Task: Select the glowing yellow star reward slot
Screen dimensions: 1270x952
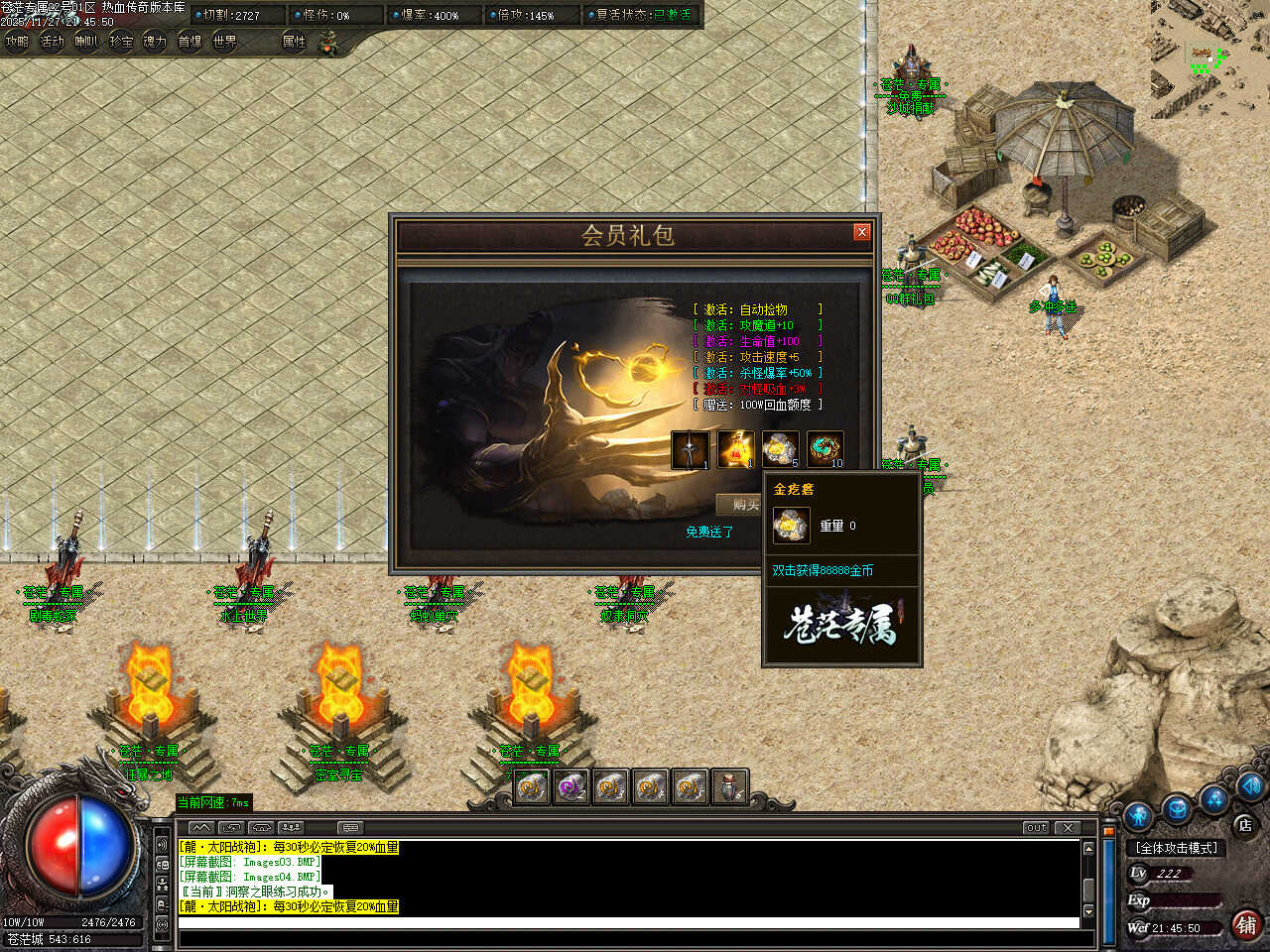Action: [x=735, y=449]
